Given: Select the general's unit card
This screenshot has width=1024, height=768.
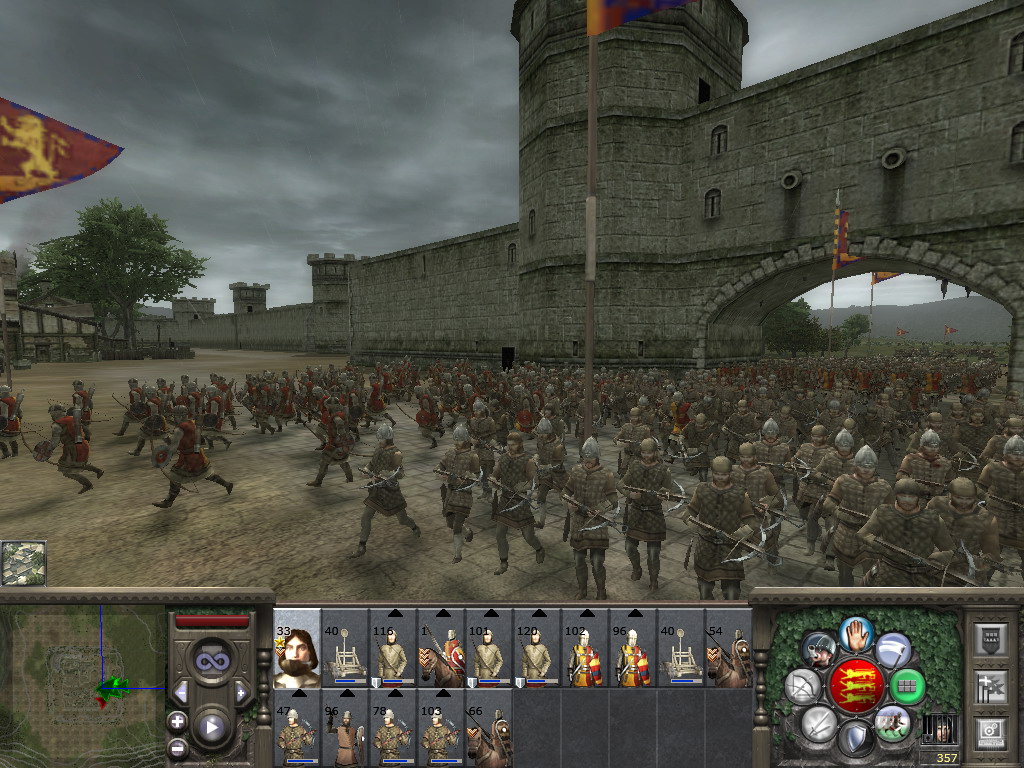Looking at the screenshot, I should pos(297,648).
